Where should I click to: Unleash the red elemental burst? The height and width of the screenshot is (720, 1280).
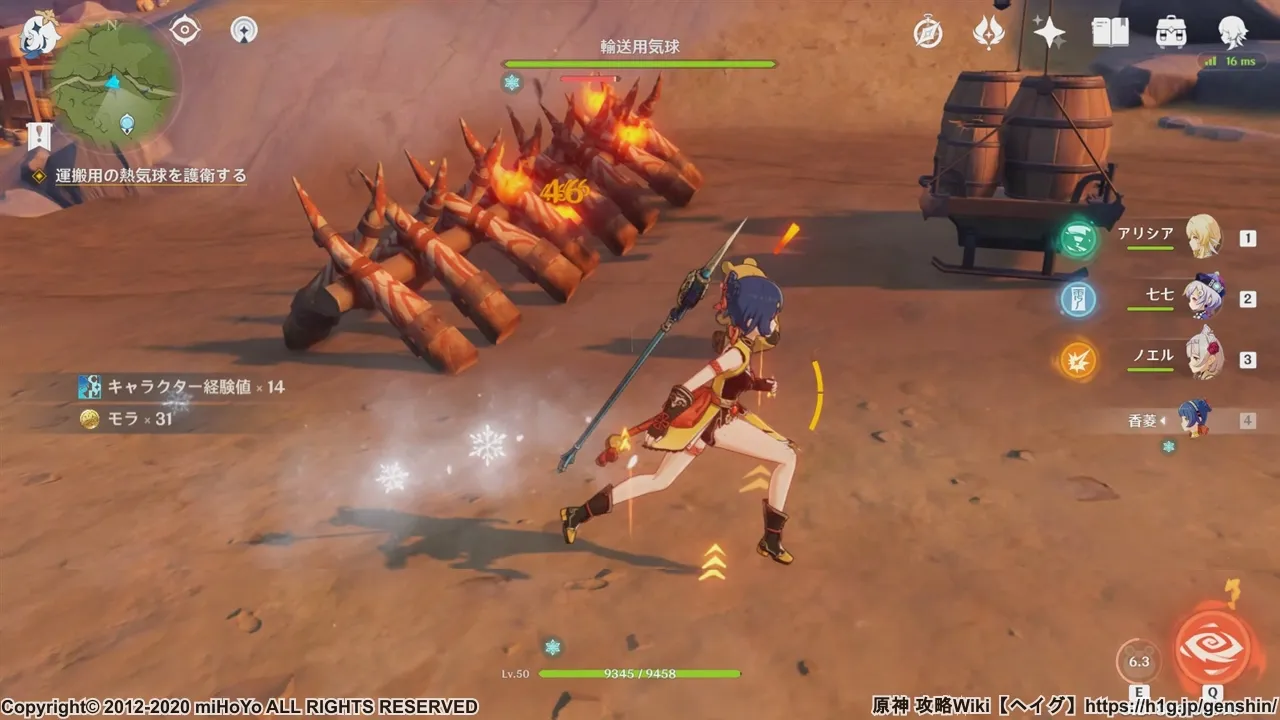point(1213,647)
